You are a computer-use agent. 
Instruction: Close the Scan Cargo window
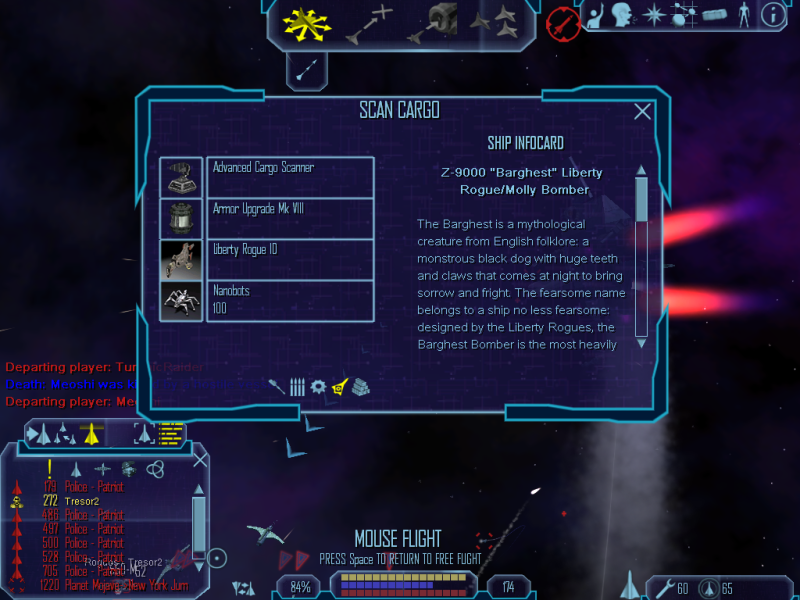click(x=643, y=112)
